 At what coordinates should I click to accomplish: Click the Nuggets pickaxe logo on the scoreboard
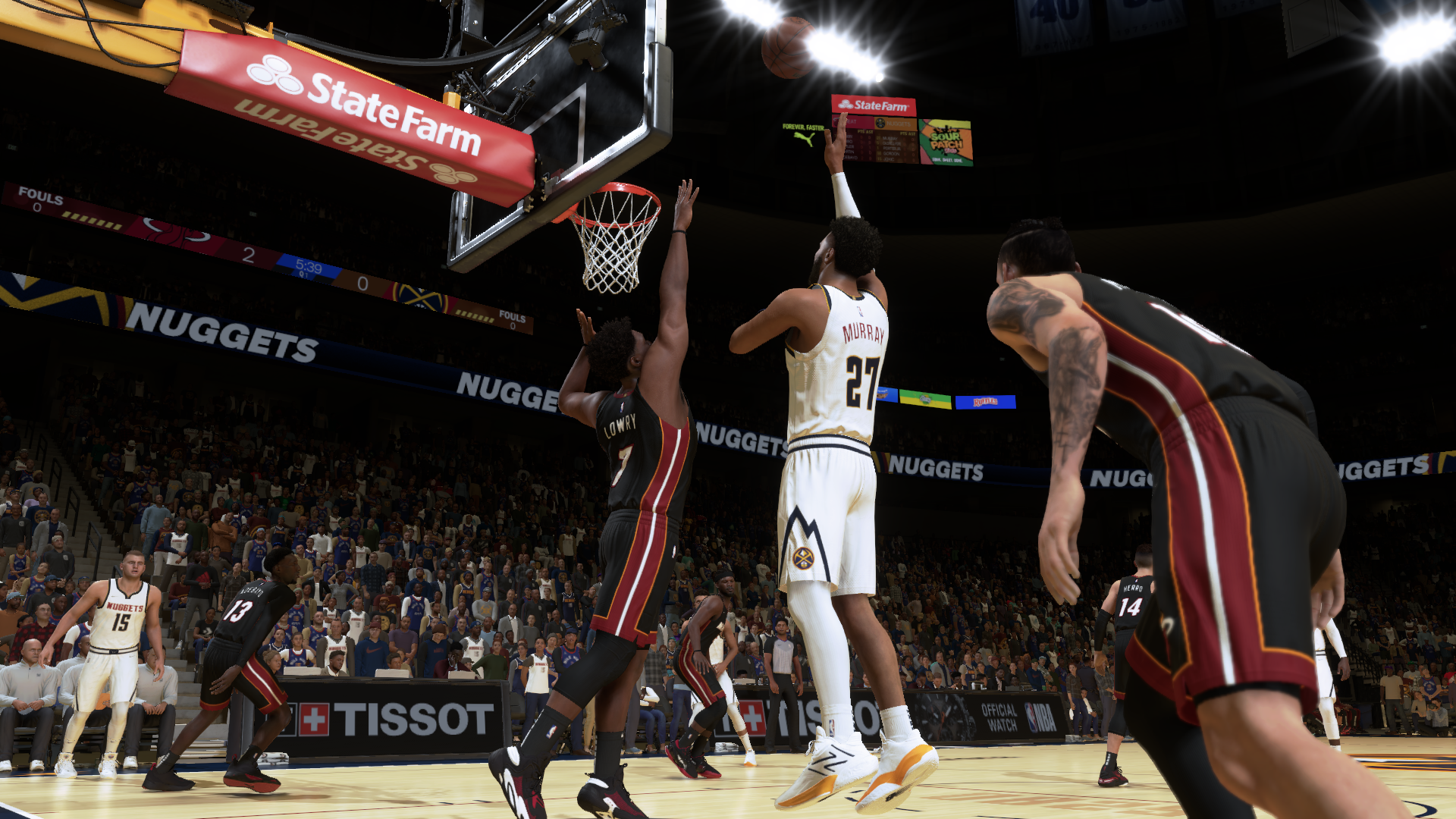880,124
